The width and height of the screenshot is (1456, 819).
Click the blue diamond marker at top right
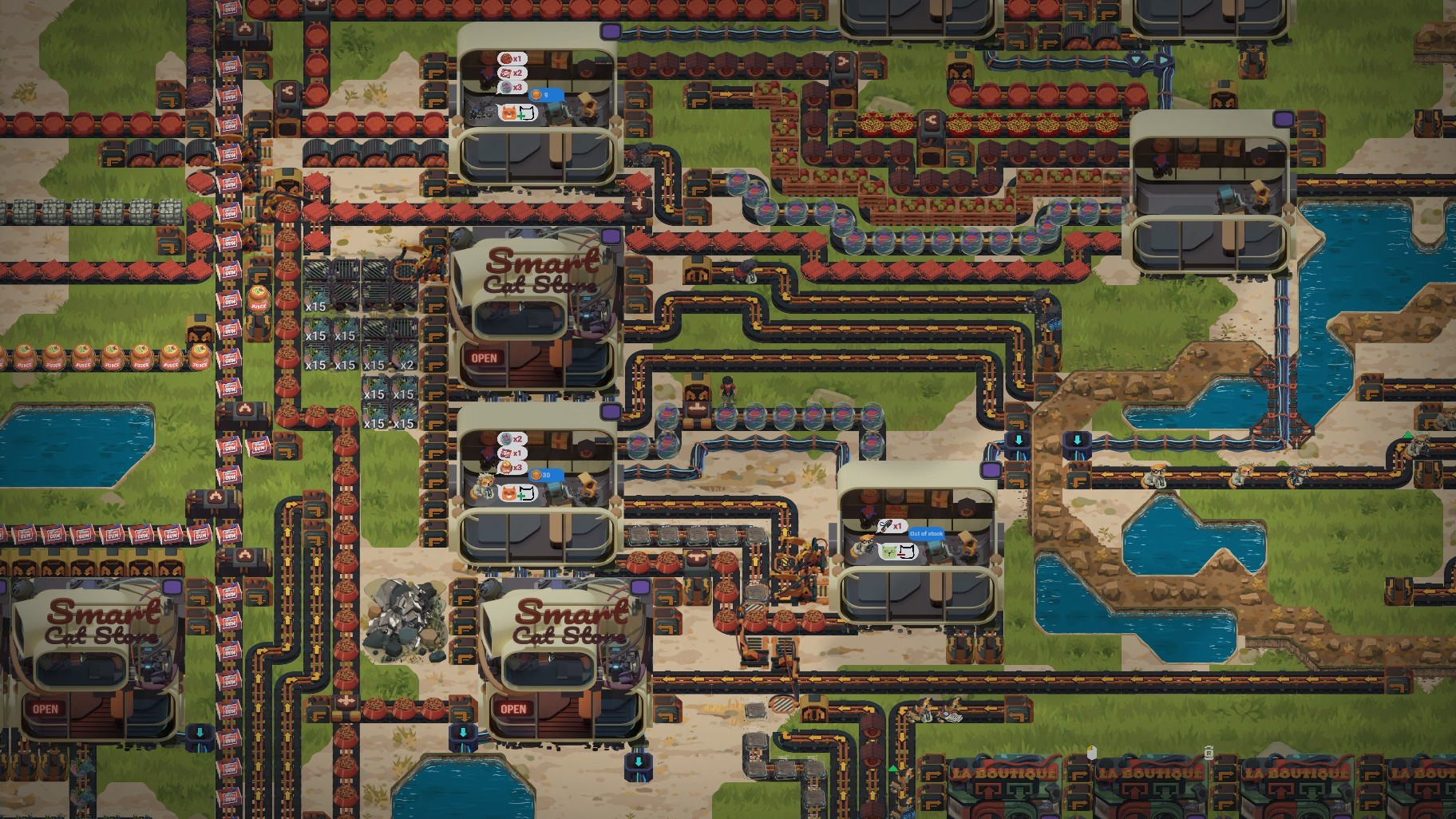click(1134, 59)
